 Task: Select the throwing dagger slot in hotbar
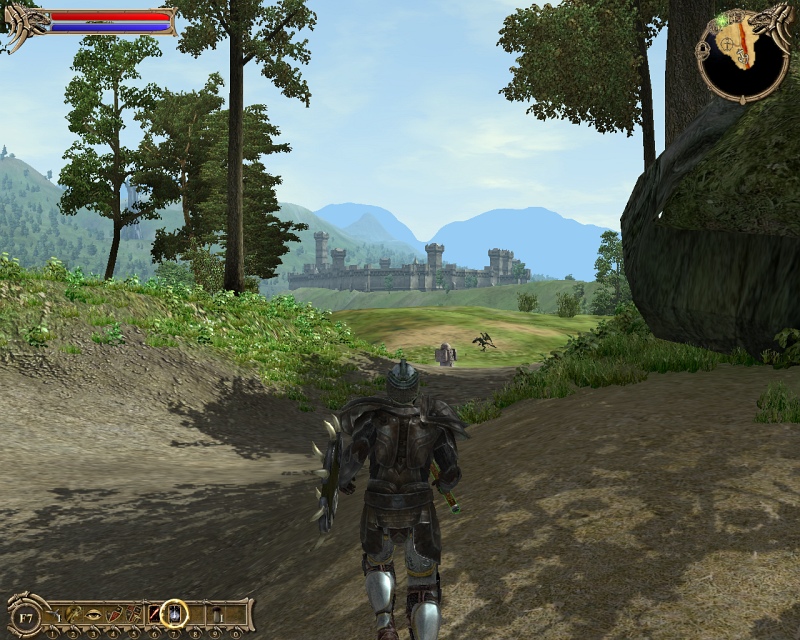point(57,613)
